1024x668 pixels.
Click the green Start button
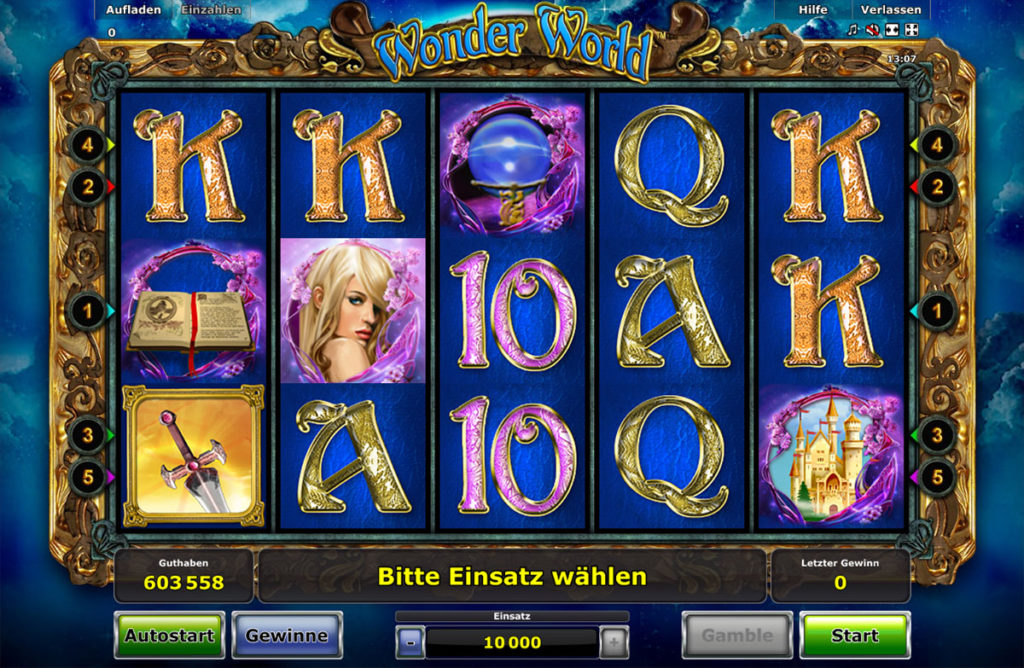click(855, 635)
